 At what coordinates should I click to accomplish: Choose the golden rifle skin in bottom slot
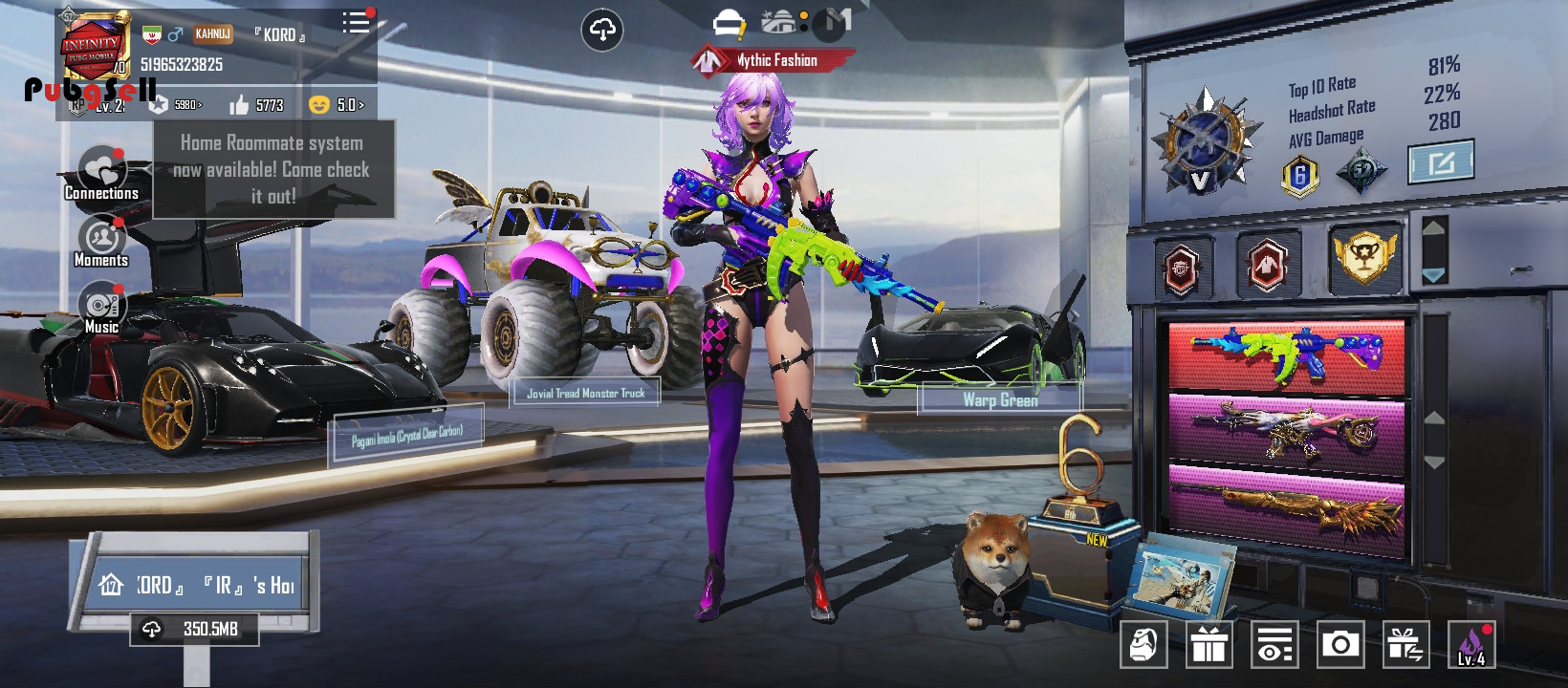click(x=1287, y=506)
